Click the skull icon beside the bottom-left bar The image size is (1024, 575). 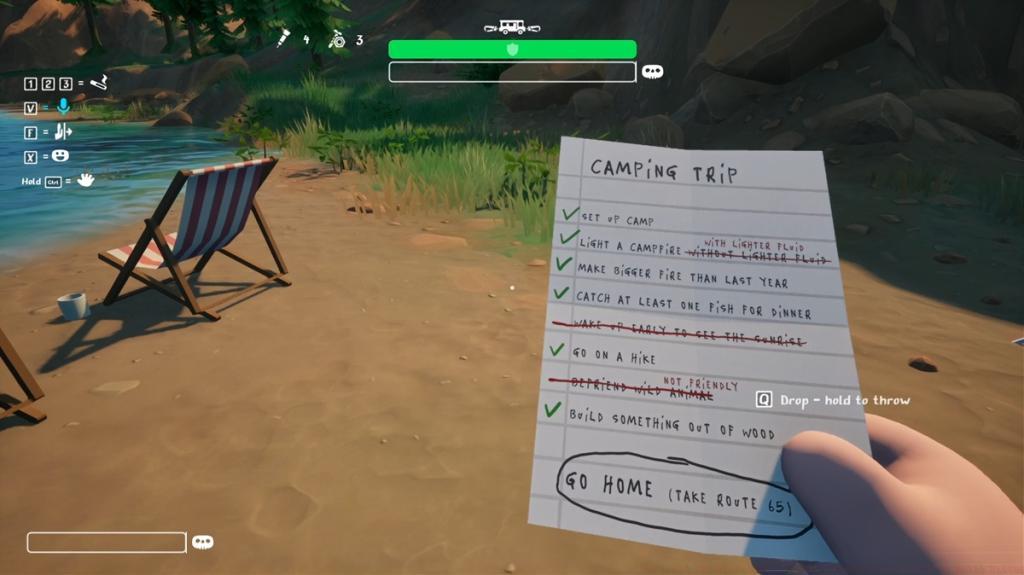click(203, 542)
